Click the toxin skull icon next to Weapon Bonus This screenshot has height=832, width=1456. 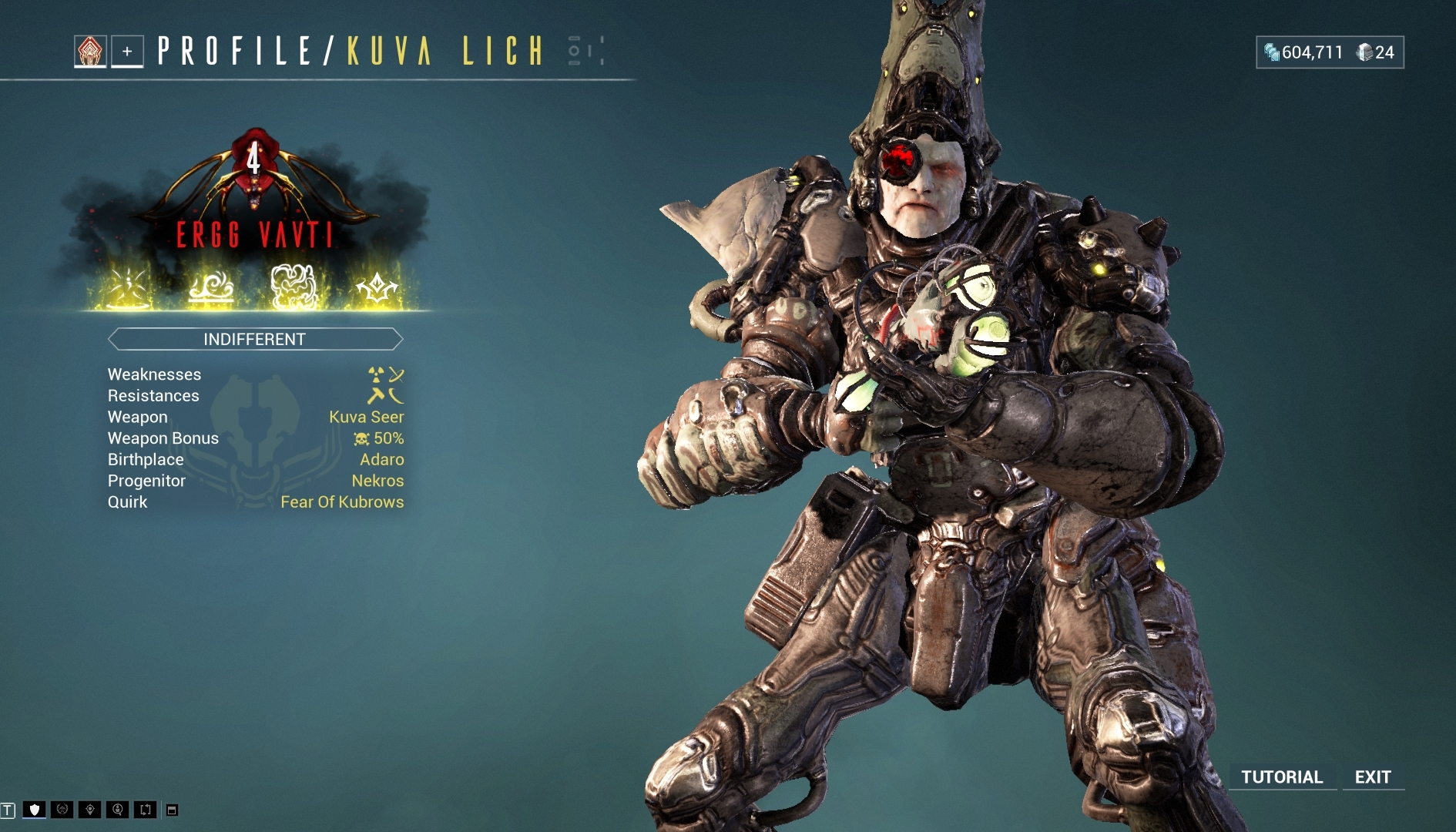coord(360,438)
